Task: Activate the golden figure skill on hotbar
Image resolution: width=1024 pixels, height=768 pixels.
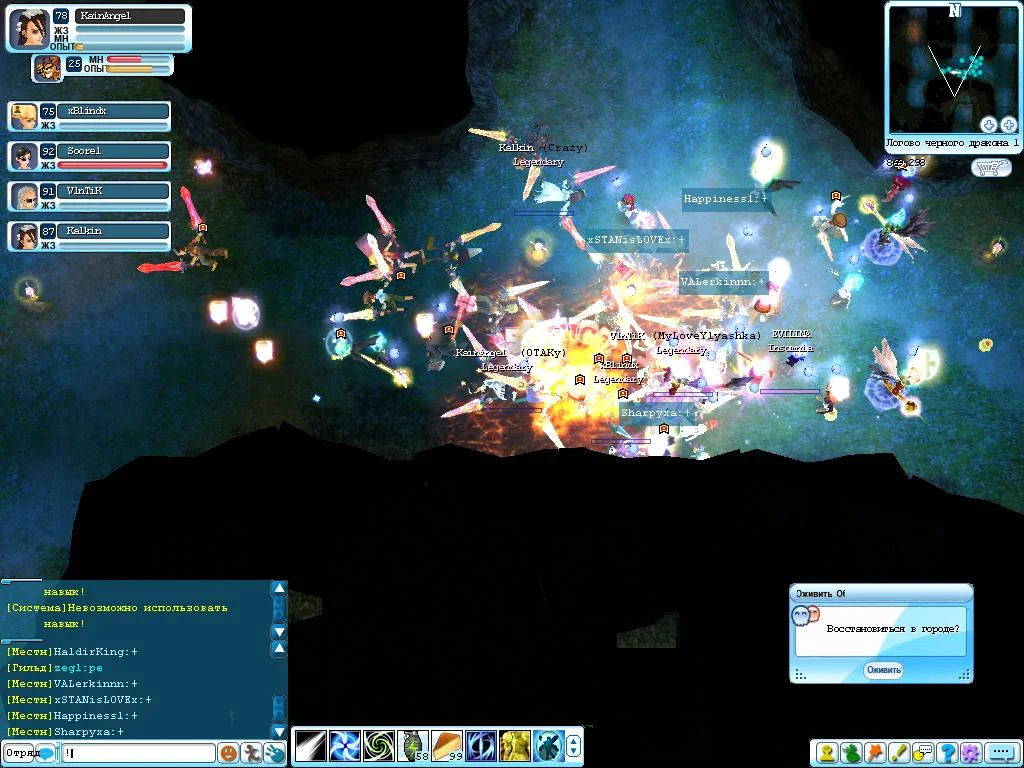Action: pyautogui.click(x=514, y=746)
